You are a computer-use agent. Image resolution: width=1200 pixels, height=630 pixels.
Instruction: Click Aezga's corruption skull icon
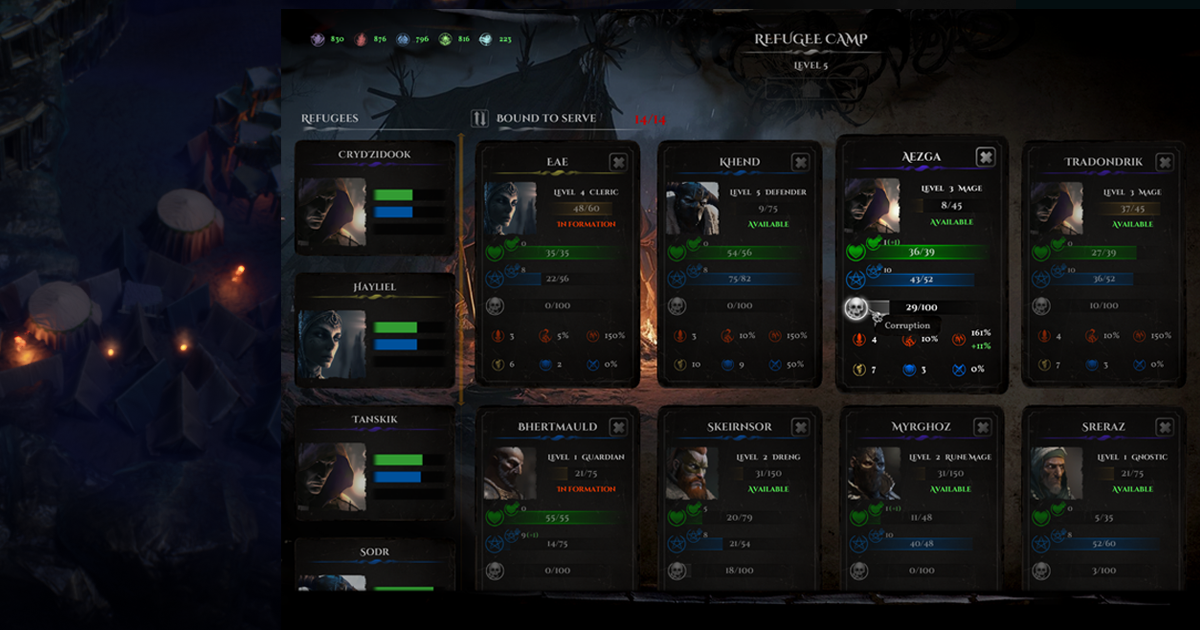[x=855, y=308]
